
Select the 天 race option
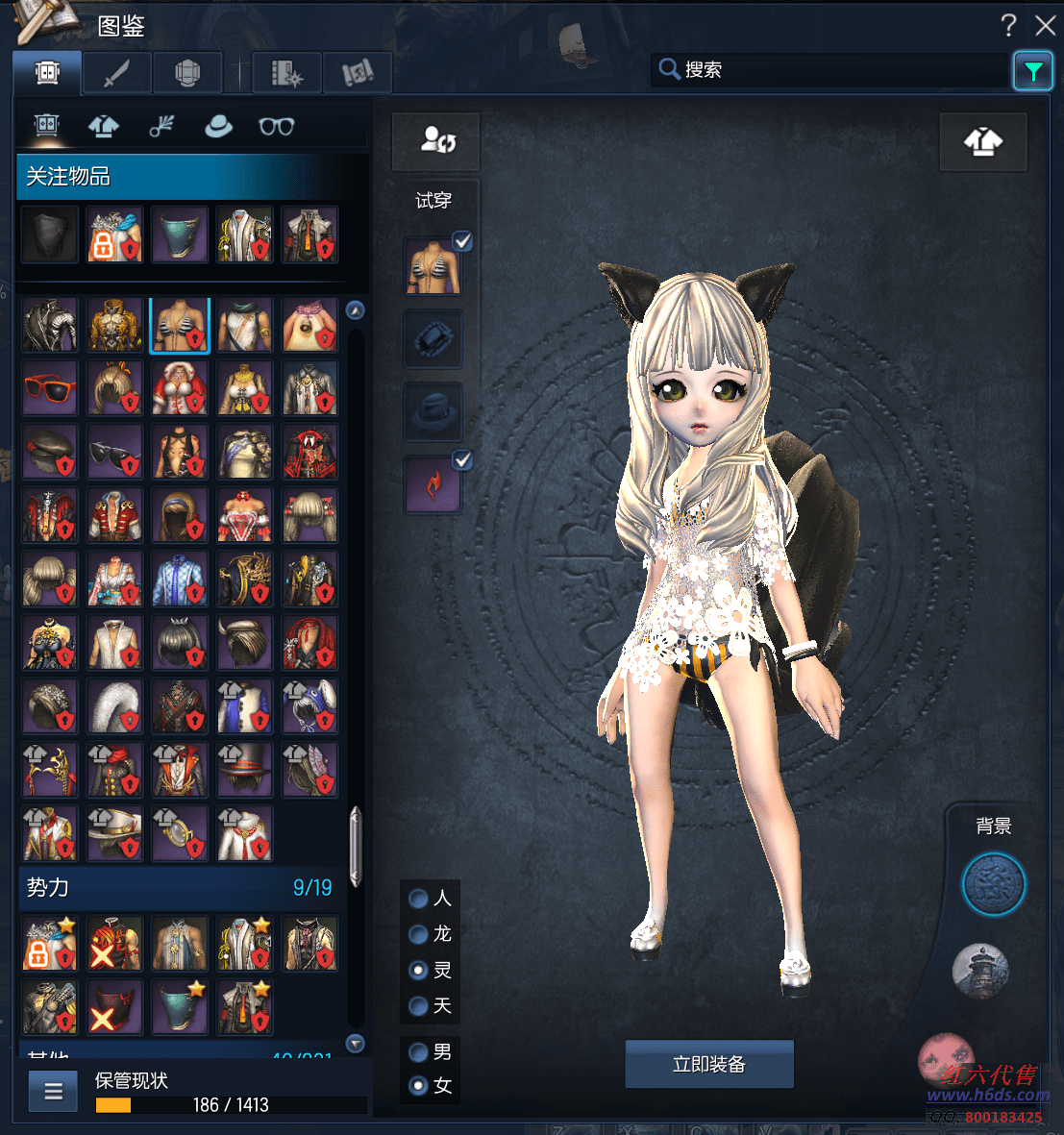click(x=418, y=1006)
